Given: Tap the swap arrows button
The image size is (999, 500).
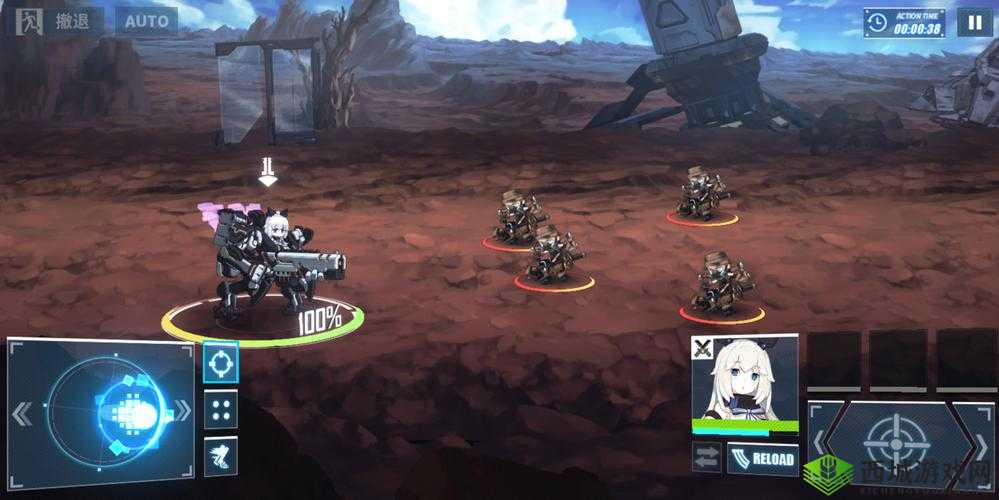Looking at the screenshot, I should [x=706, y=458].
